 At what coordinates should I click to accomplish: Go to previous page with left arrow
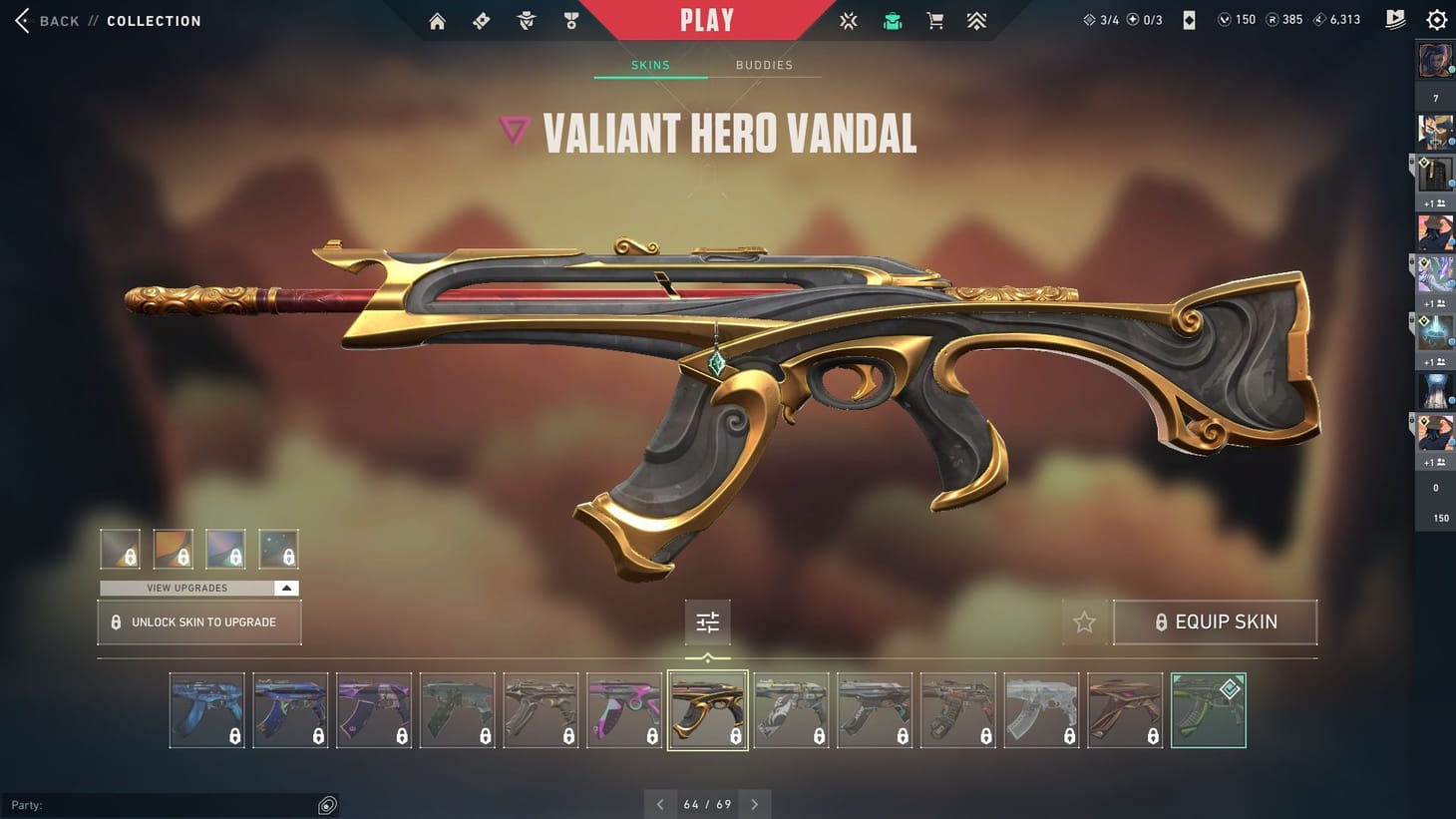coord(660,804)
